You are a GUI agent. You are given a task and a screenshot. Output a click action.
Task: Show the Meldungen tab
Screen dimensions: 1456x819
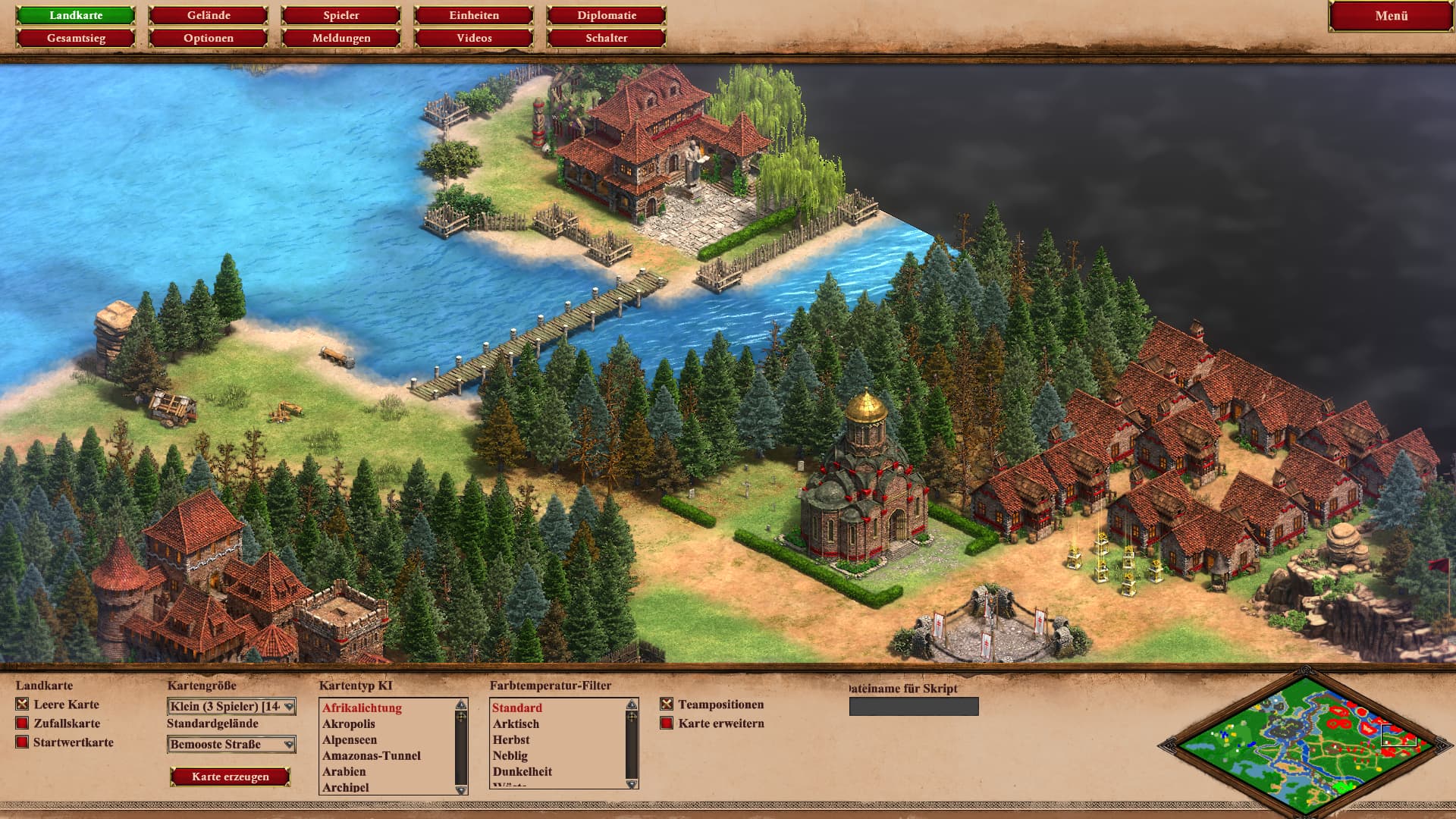341,38
